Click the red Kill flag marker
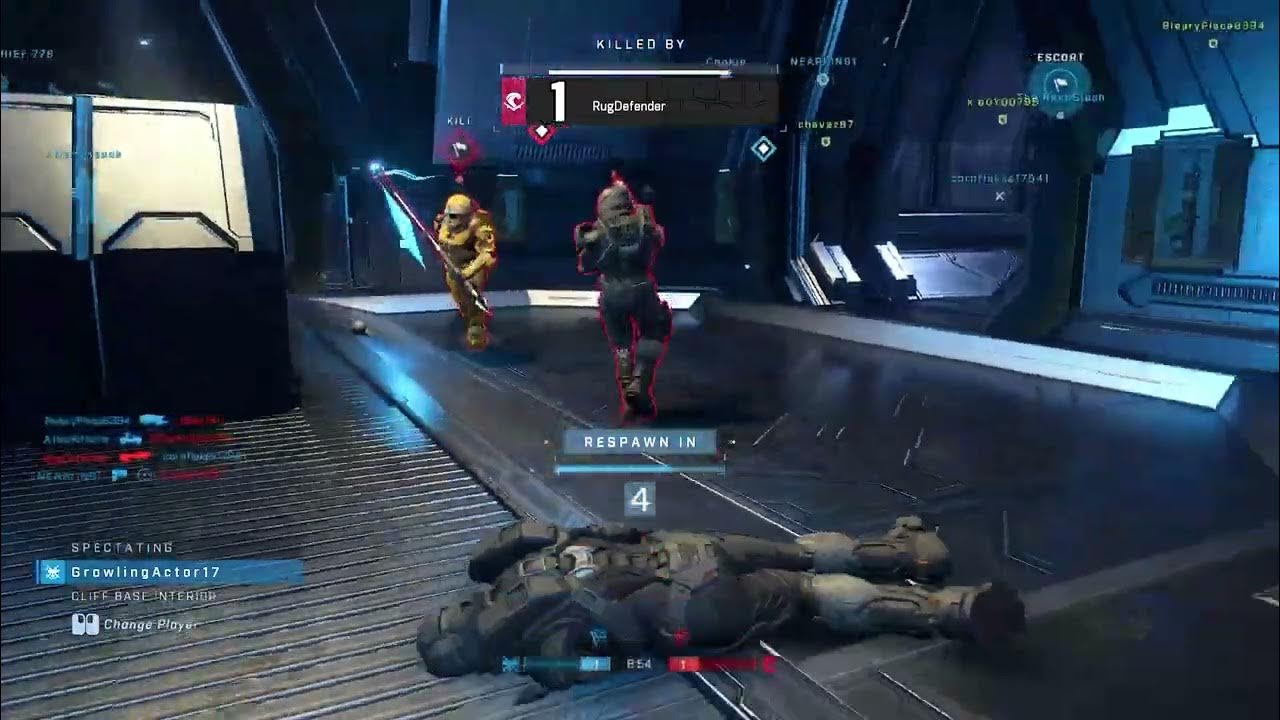Screen dimensions: 1280x720 click(x=459, y=148)
